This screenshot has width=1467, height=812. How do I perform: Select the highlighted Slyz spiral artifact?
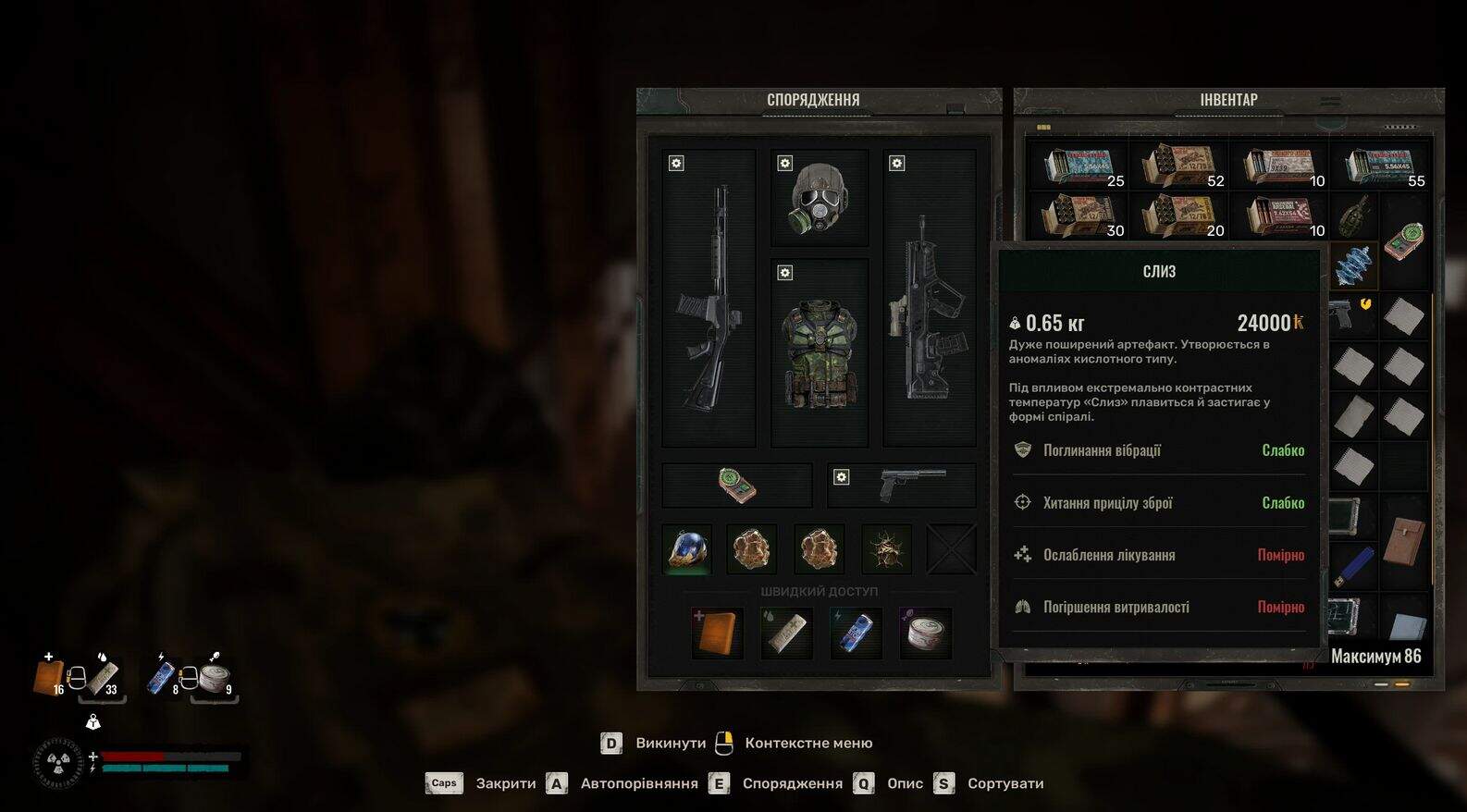(1351, 265)
